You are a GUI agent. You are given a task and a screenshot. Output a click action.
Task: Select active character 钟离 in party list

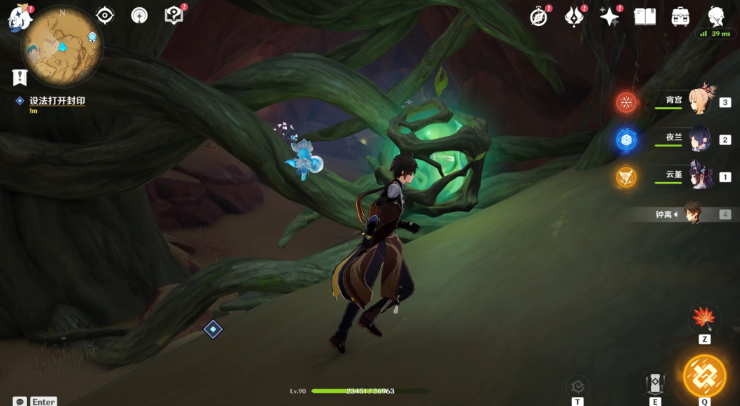pos(691,213)
